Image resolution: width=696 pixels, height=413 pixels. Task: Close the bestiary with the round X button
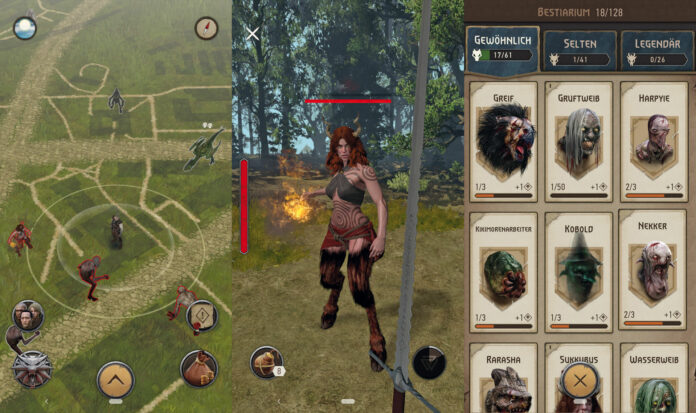(579, 381)
